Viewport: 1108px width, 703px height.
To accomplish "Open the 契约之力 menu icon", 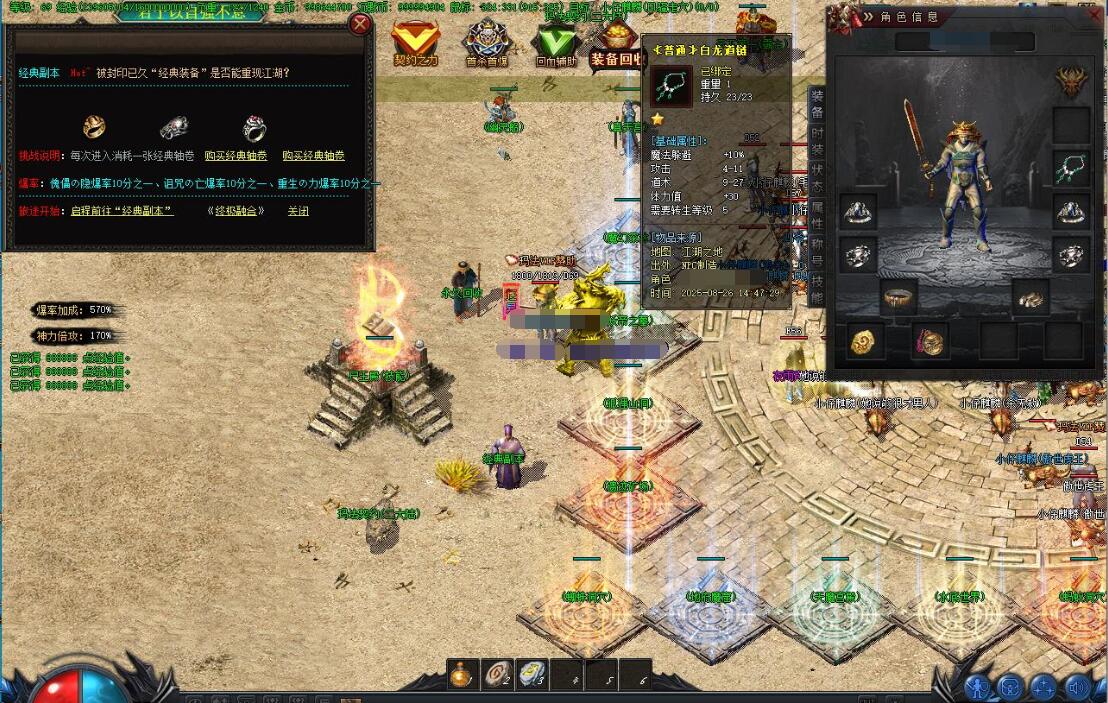I will 415,43.
